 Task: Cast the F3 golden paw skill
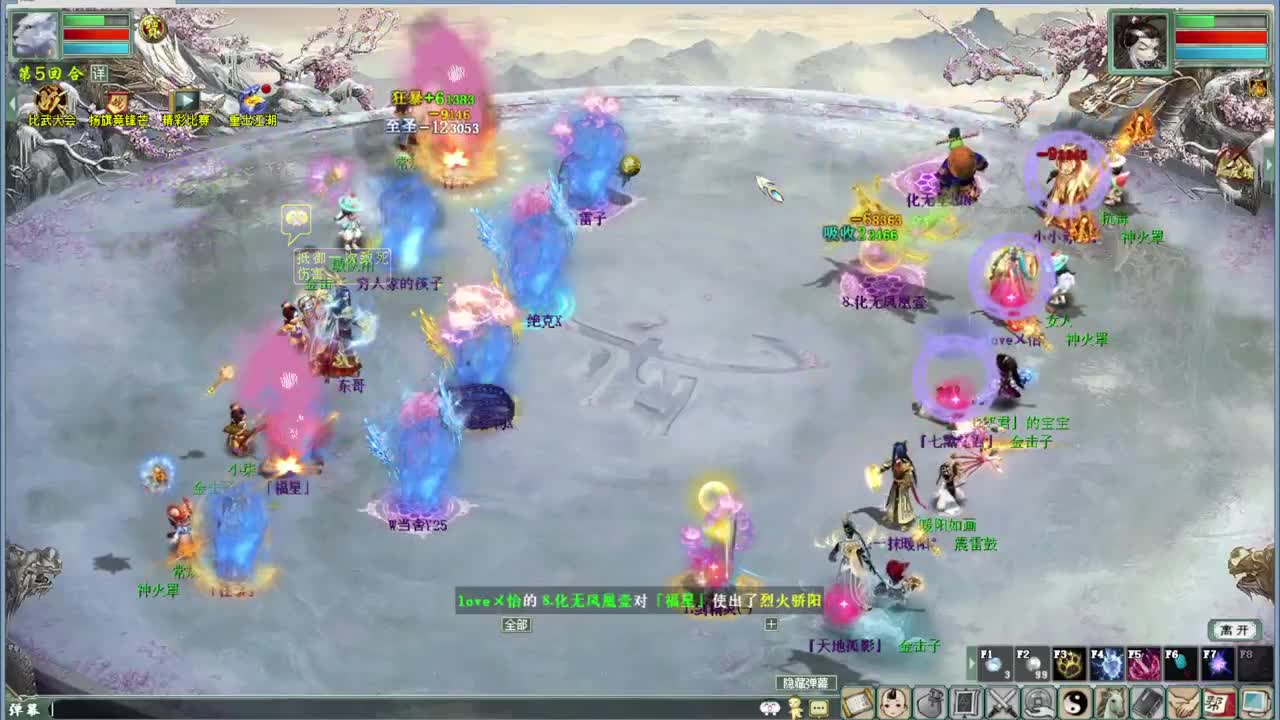click(1067, 663)
